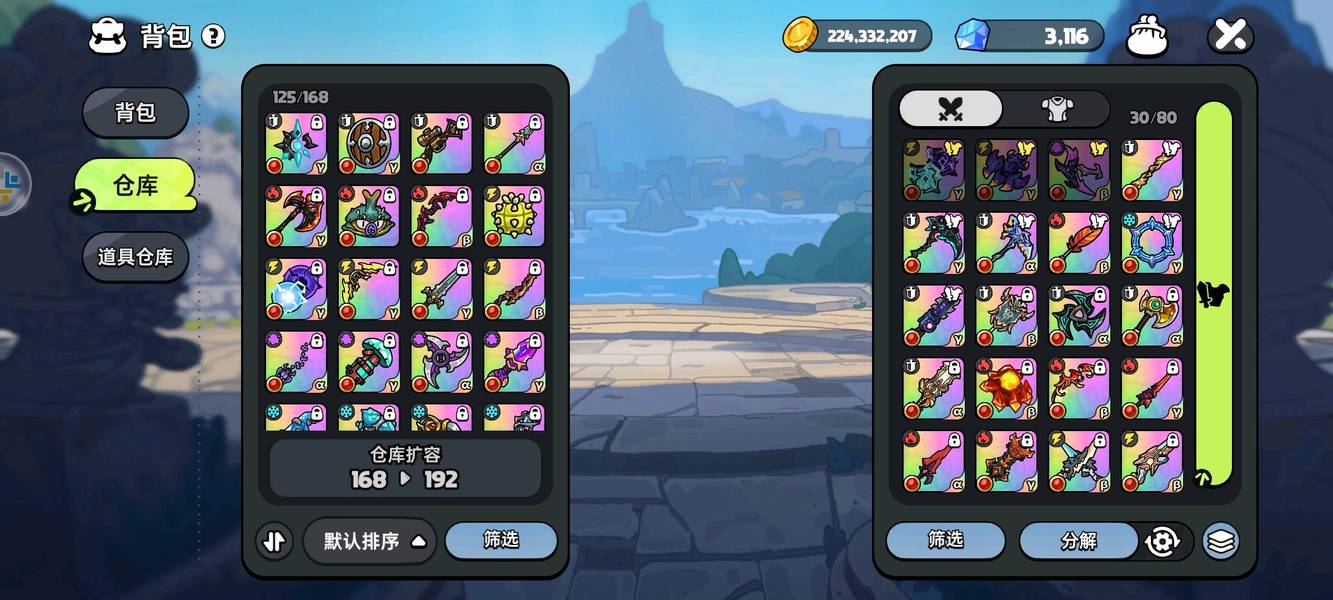Viewport: 1333px width, 600px height.
Task: Open the 默认排序 sort dropdown
Action: click(369, 541)
